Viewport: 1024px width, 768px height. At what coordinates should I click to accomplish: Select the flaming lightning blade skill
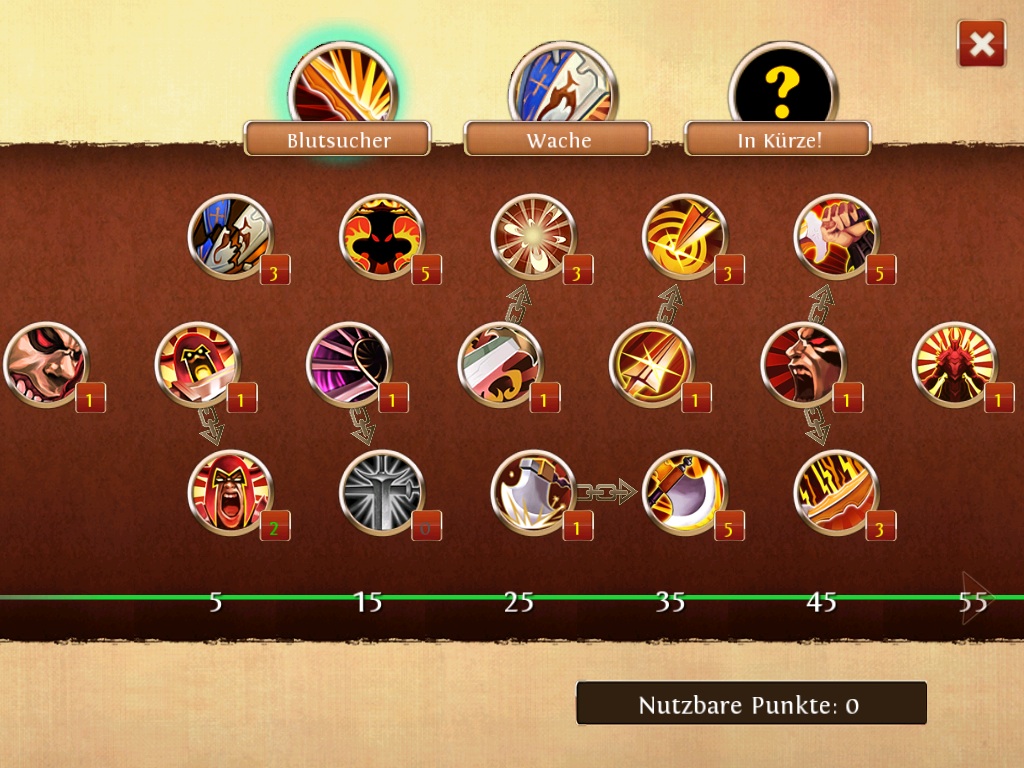coord(836,492)
